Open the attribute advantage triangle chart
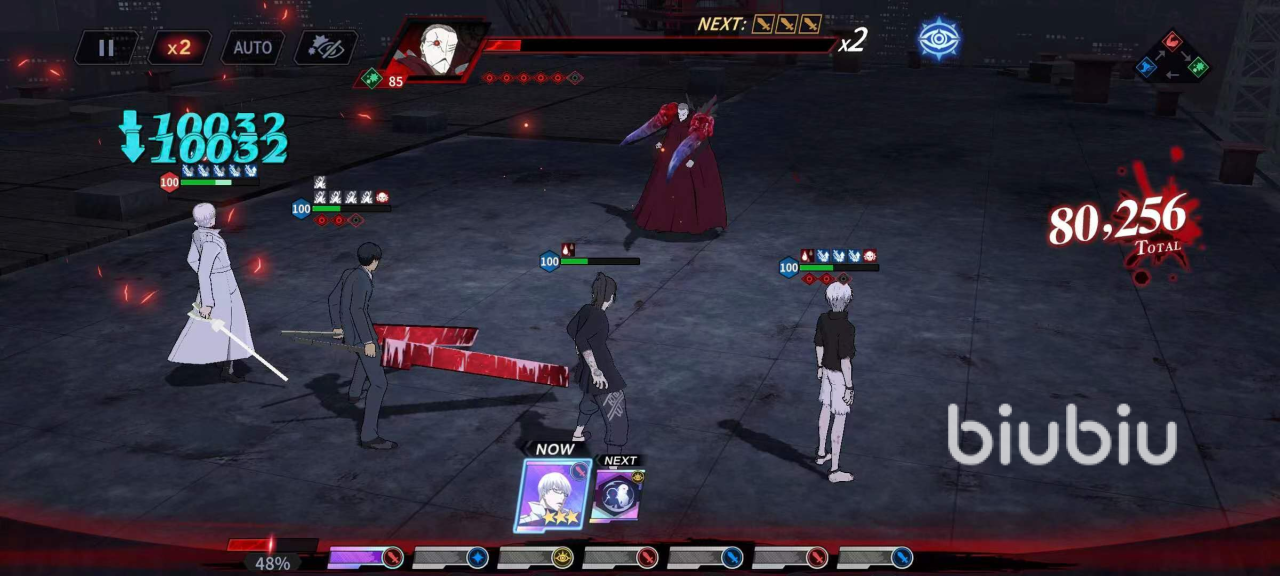The image size is (1280, 576). pyautogui.click(x=1172, y=57)
